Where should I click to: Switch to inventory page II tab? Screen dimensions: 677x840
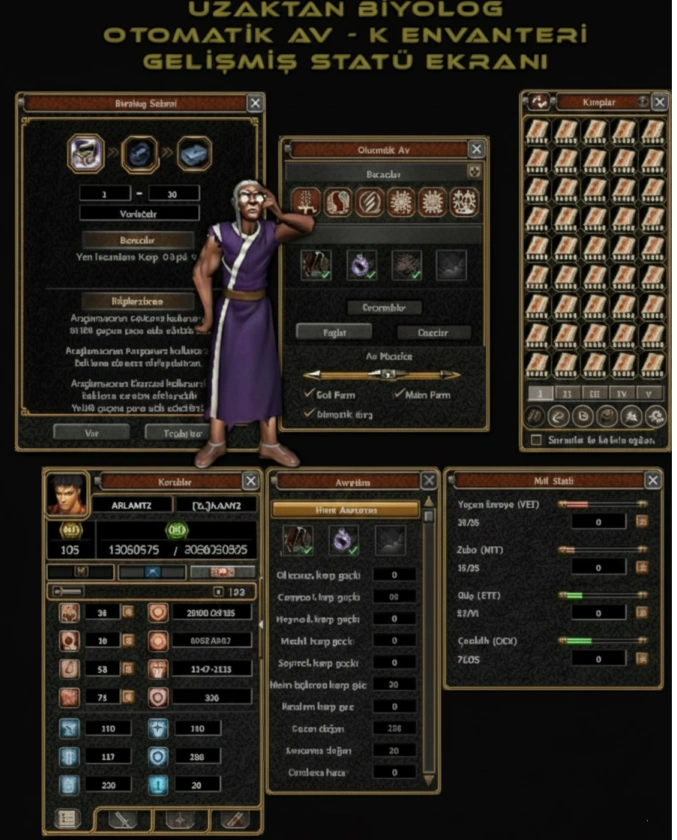point(566,393)
